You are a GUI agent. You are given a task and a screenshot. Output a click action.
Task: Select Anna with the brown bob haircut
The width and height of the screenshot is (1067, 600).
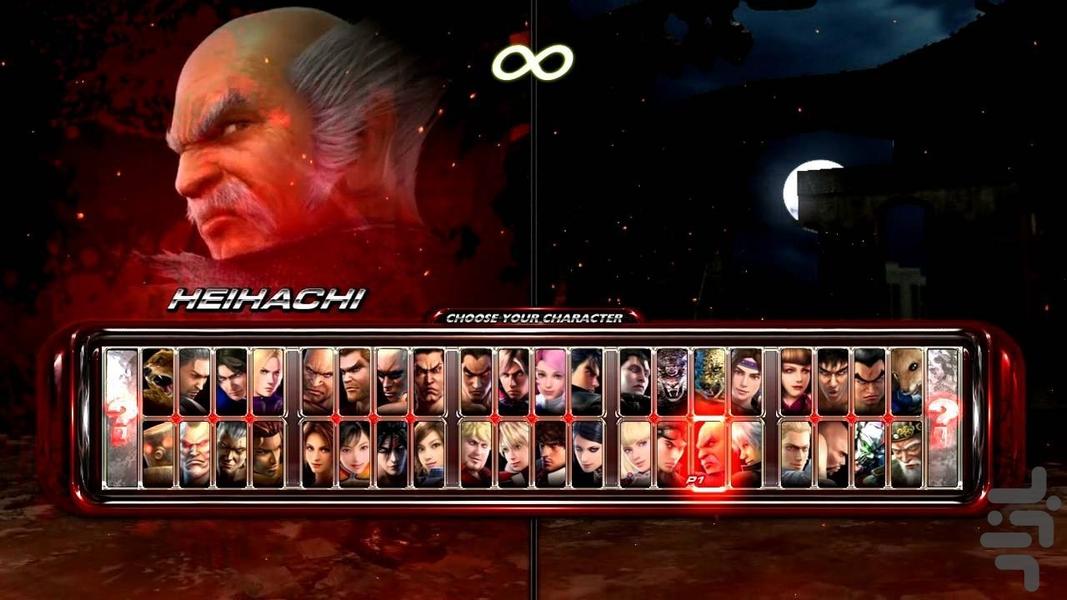pyautogui.click(x=795, y=381)
